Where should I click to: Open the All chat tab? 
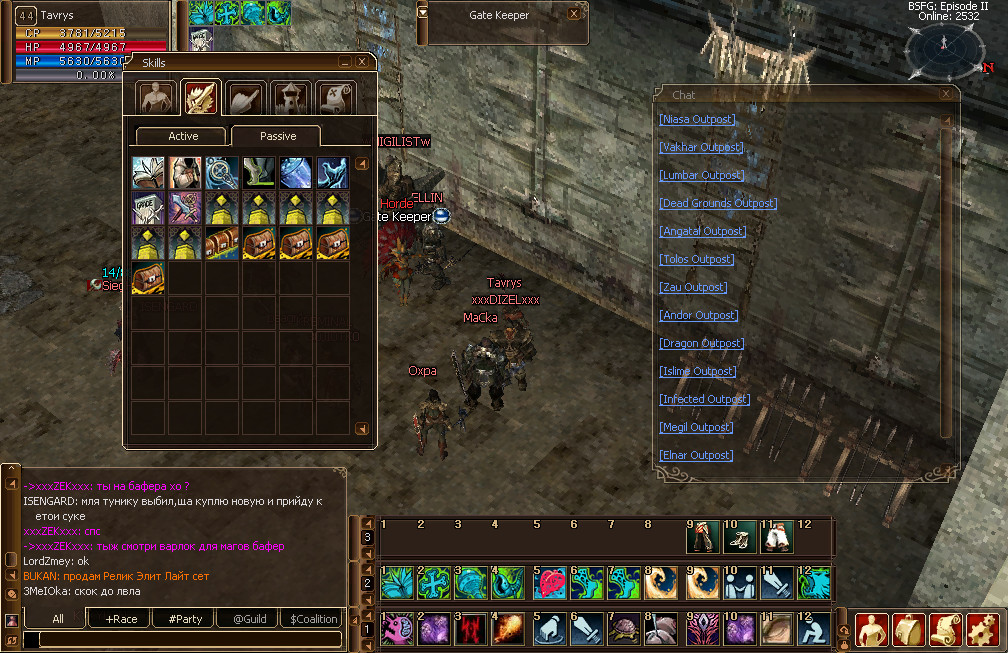point(58,619)
